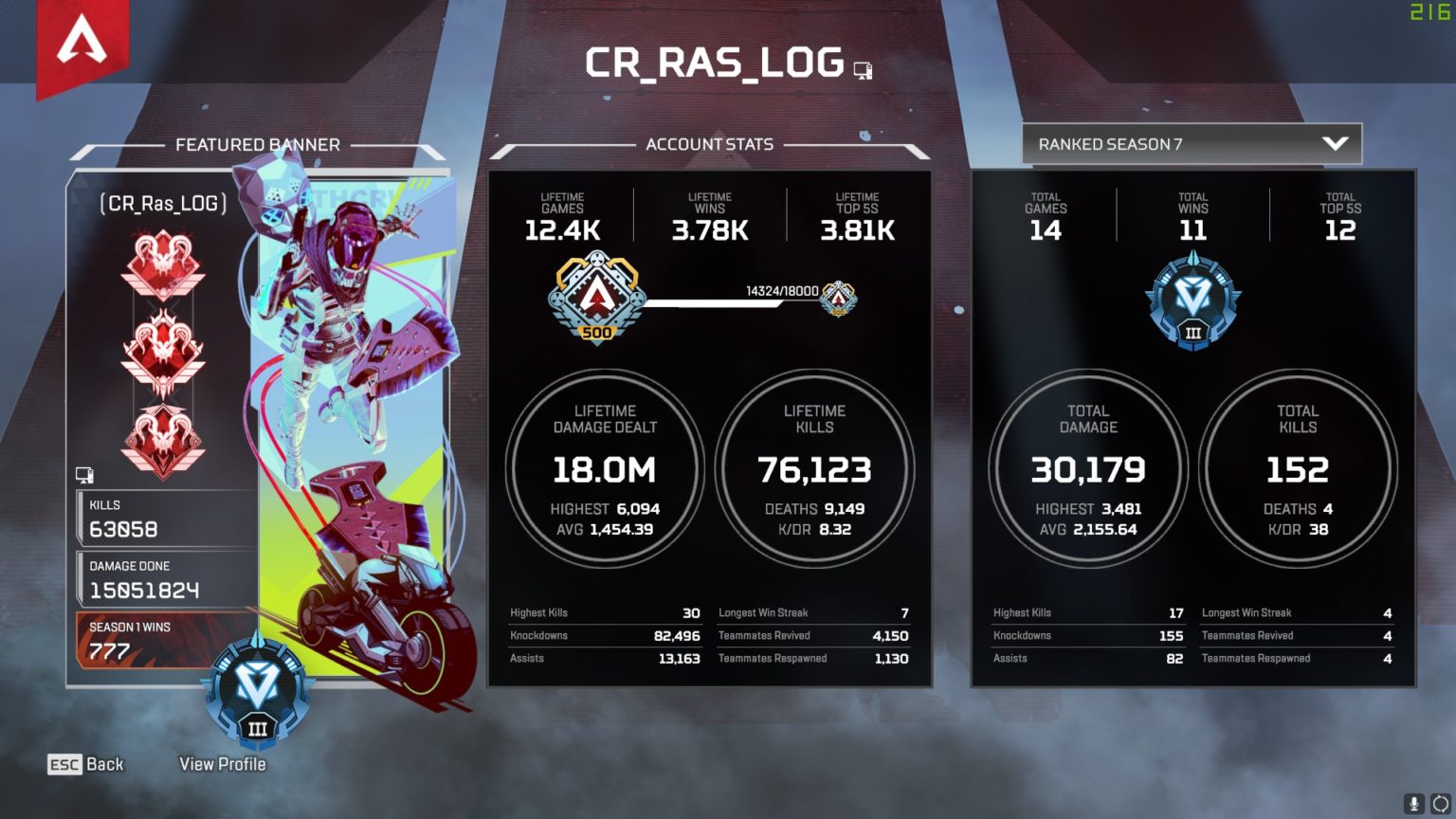Select the Featured Banner header
Viewport: 1456px width, 819px height.
257,144
